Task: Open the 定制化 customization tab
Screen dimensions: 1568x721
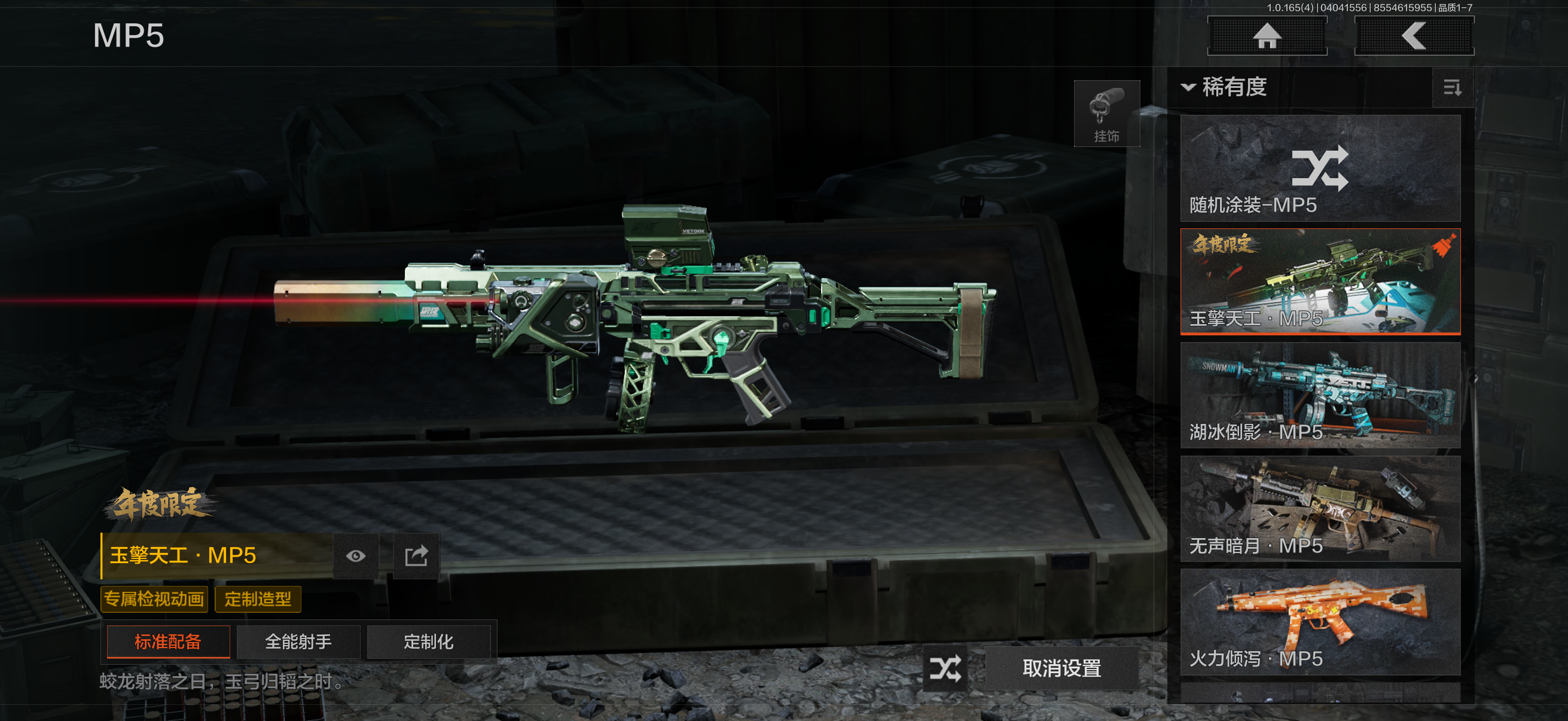Action: point(429,641)
